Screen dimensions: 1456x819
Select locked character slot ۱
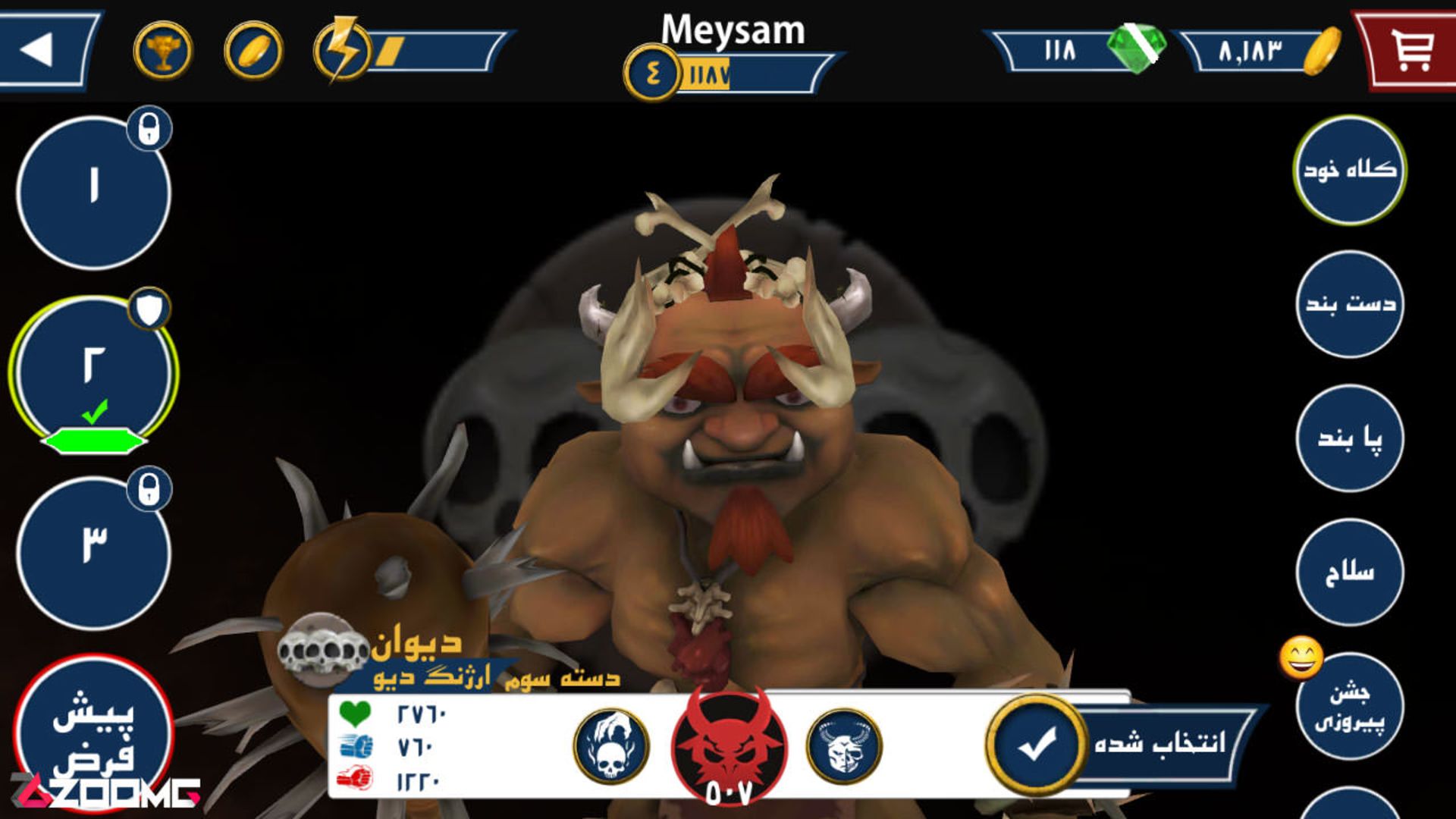93,192
